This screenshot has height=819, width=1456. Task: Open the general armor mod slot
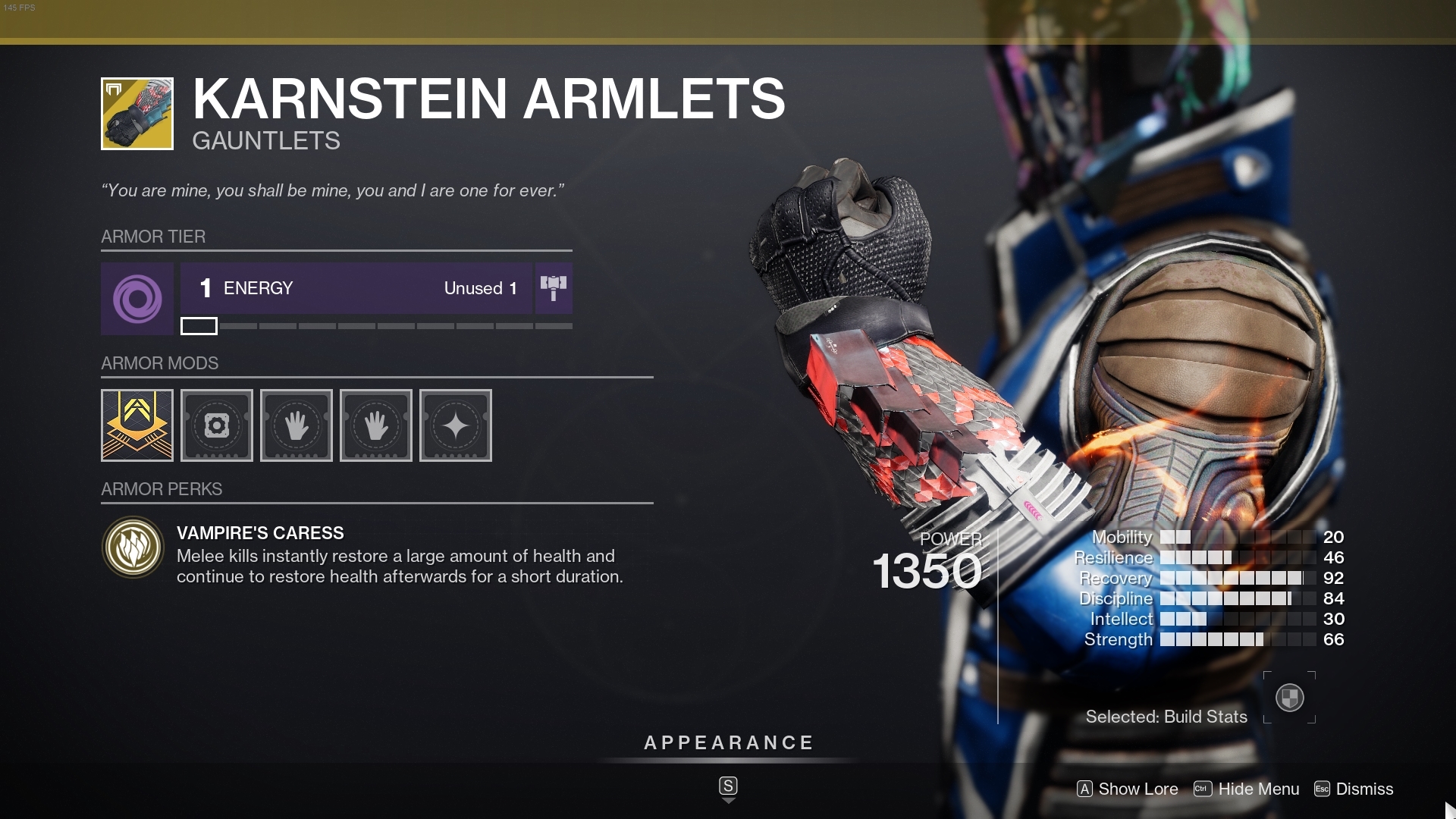tap(217, 425)
